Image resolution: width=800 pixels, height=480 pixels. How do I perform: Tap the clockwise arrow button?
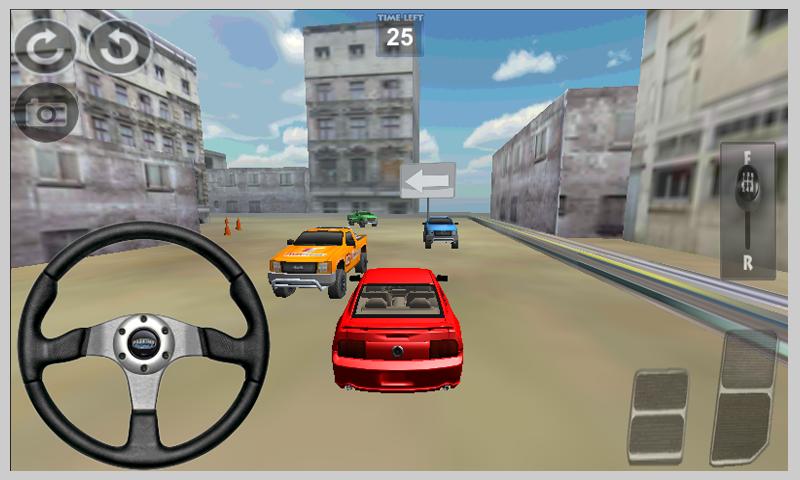click(x=44, y=46)
